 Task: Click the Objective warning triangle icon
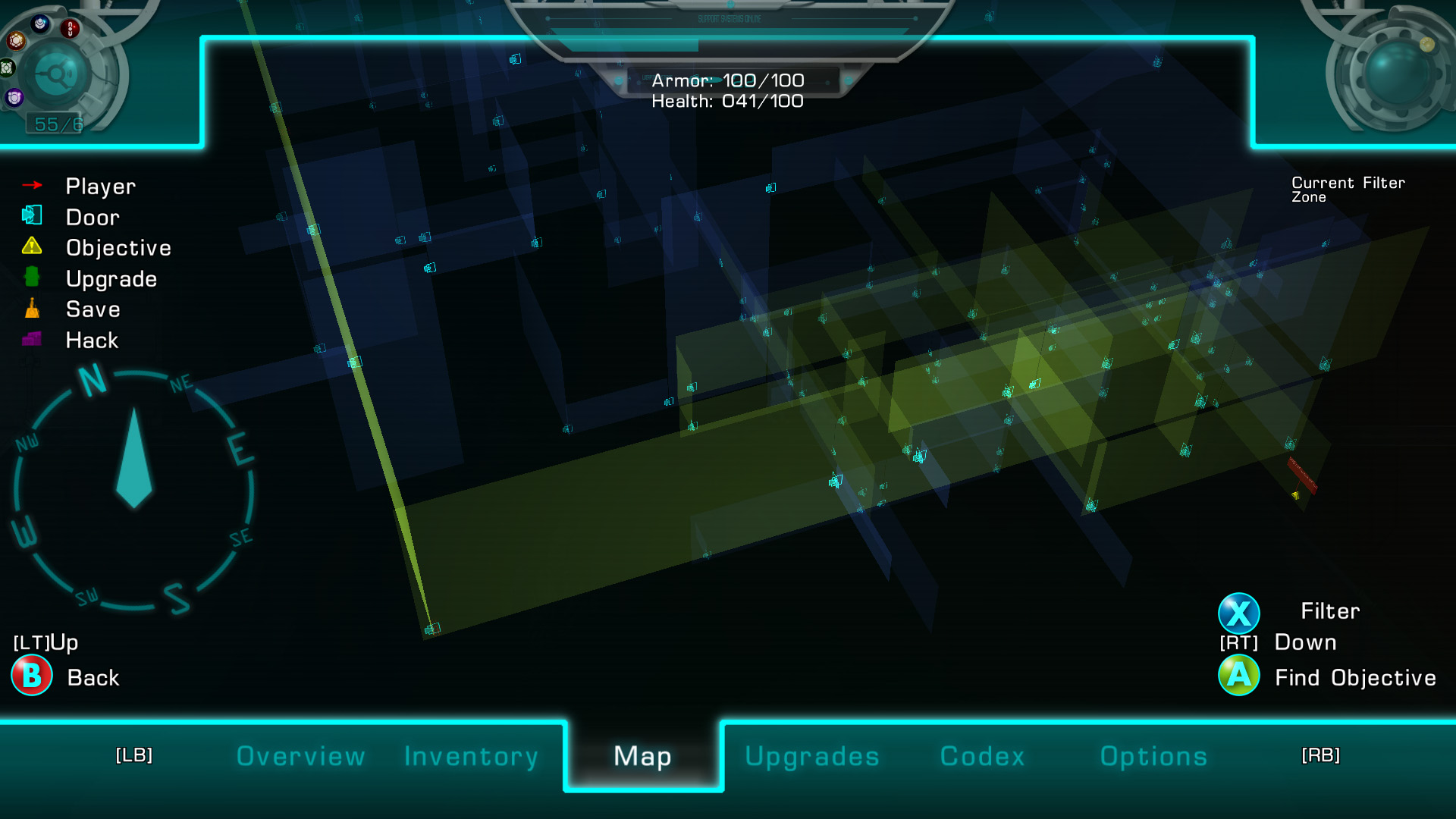[x=32, y=246]
